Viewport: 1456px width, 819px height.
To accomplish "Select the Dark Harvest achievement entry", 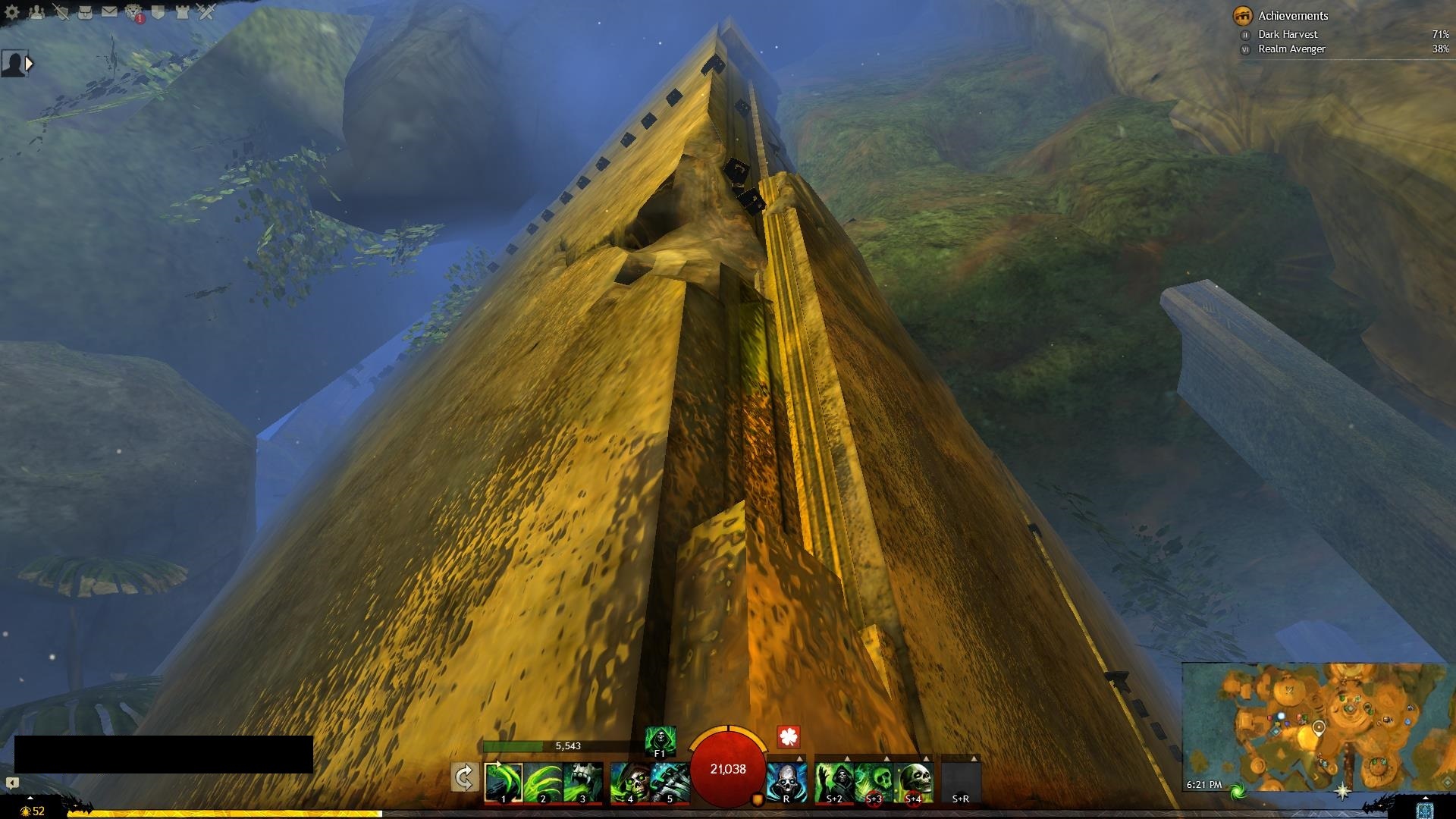I will click(1288, 34).
